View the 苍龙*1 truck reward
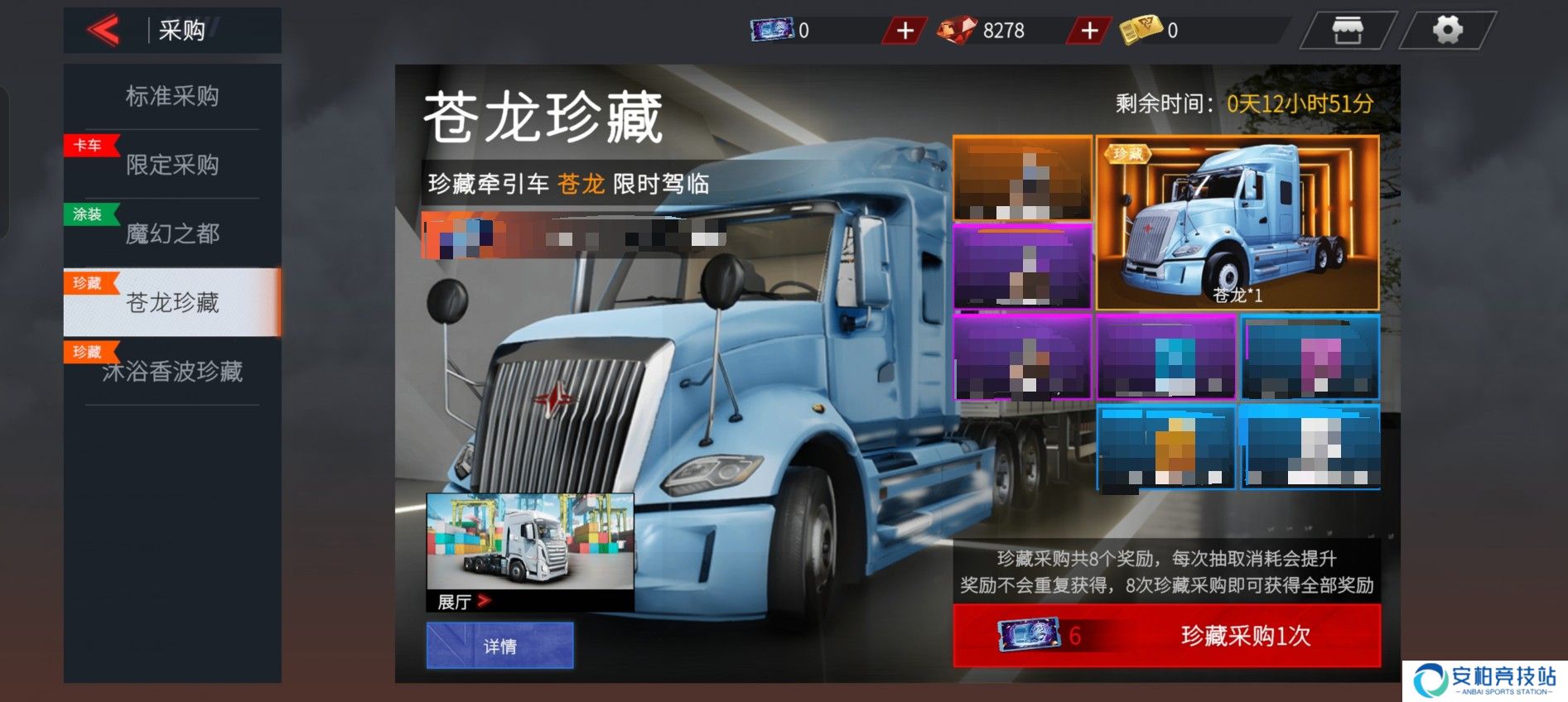 pos(1238,223)
